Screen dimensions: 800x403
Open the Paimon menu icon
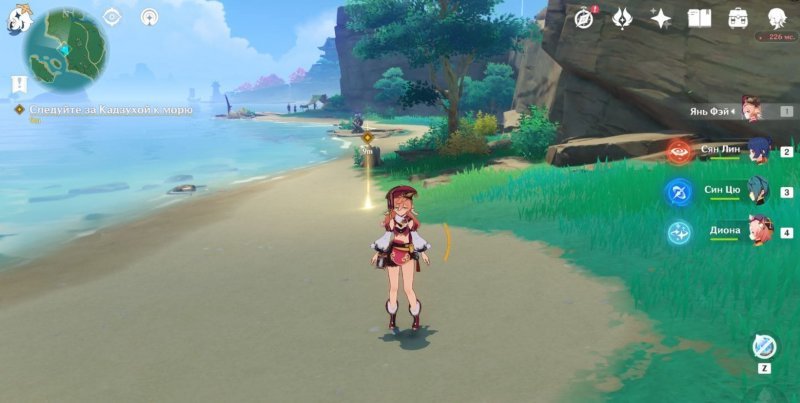click(x=15, y=20)
